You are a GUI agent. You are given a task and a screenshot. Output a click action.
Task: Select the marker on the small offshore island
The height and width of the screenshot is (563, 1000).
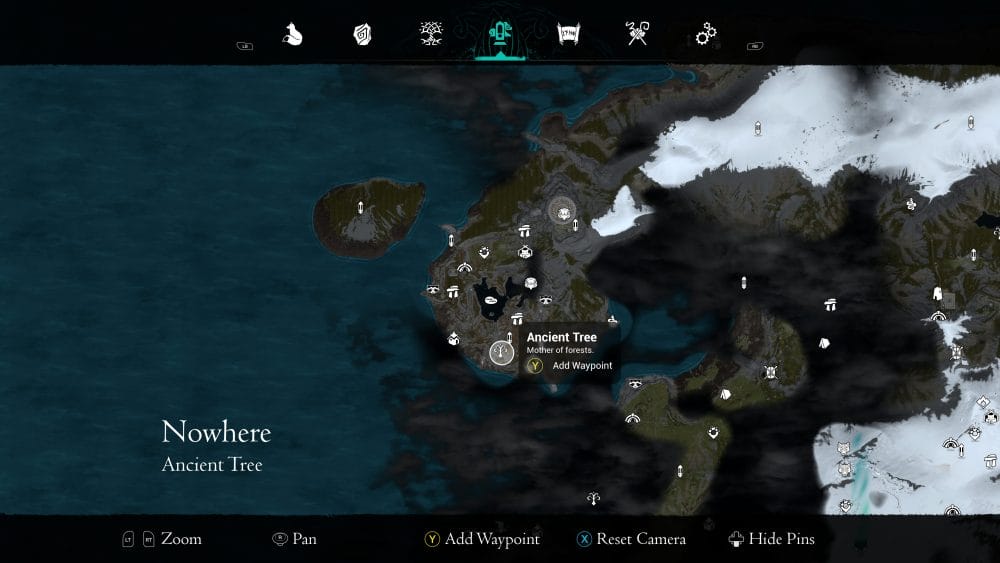(361, 208)
